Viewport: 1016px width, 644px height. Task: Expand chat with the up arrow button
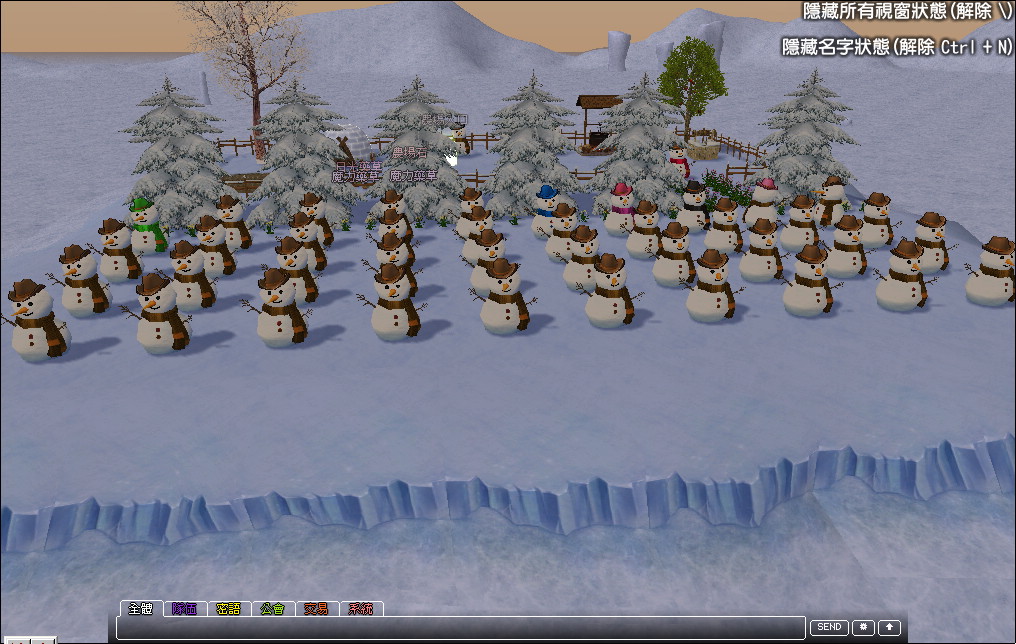[x=889, y=627]
